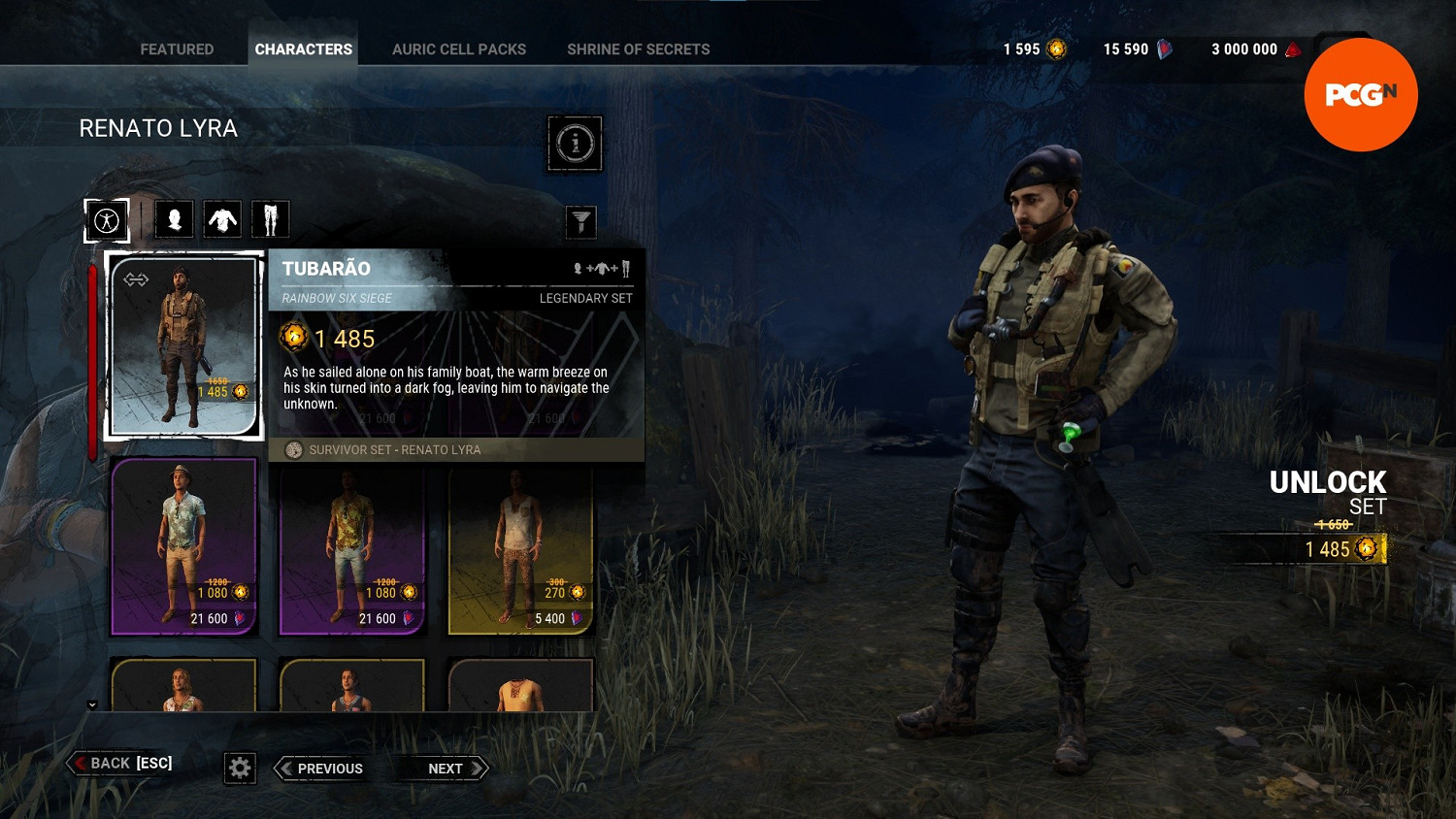Open the Characters tab
Viewport: 1456px width, 819px height.
coord(303,49)
